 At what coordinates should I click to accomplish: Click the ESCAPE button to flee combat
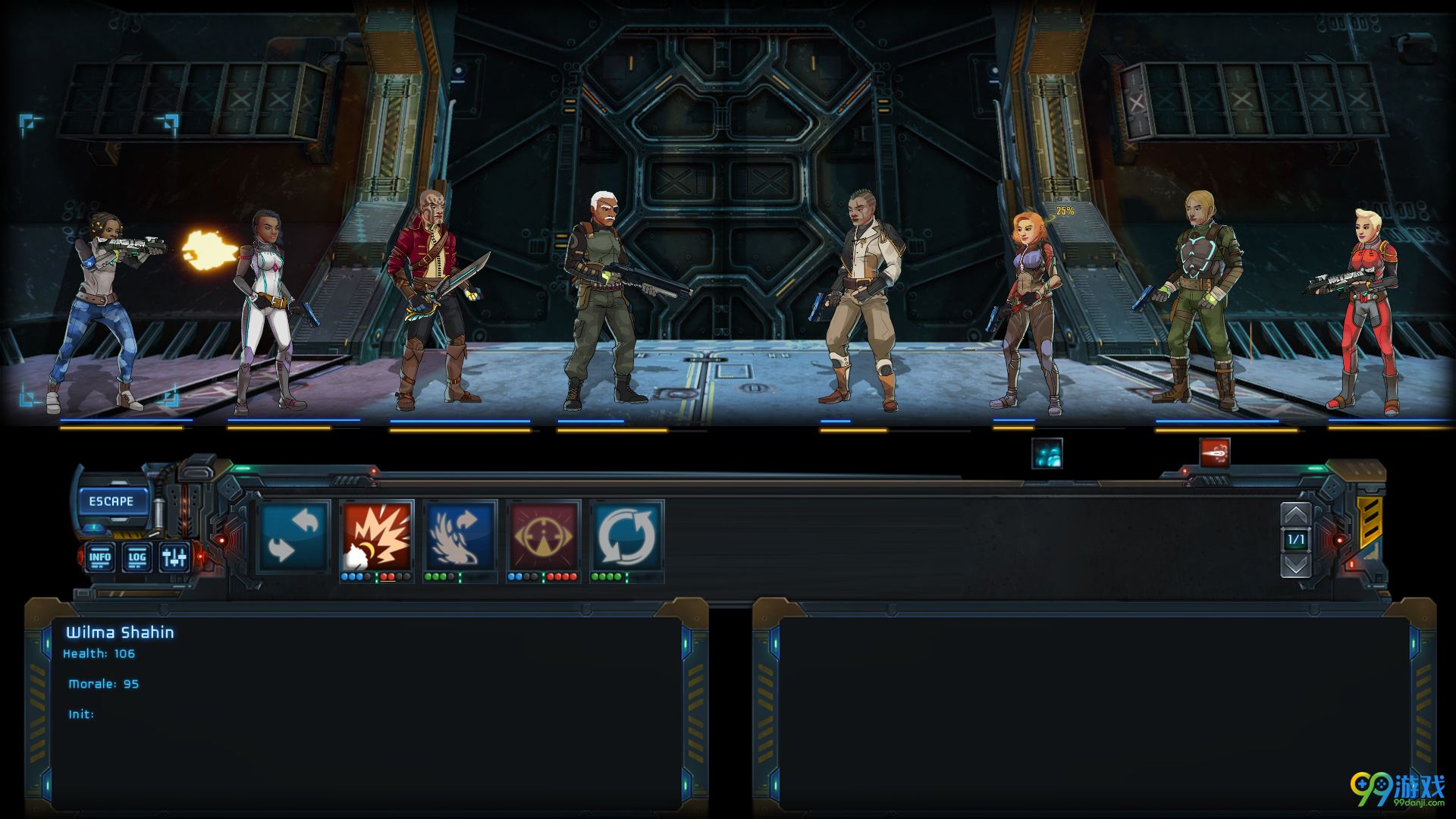[x=111, y=501]
